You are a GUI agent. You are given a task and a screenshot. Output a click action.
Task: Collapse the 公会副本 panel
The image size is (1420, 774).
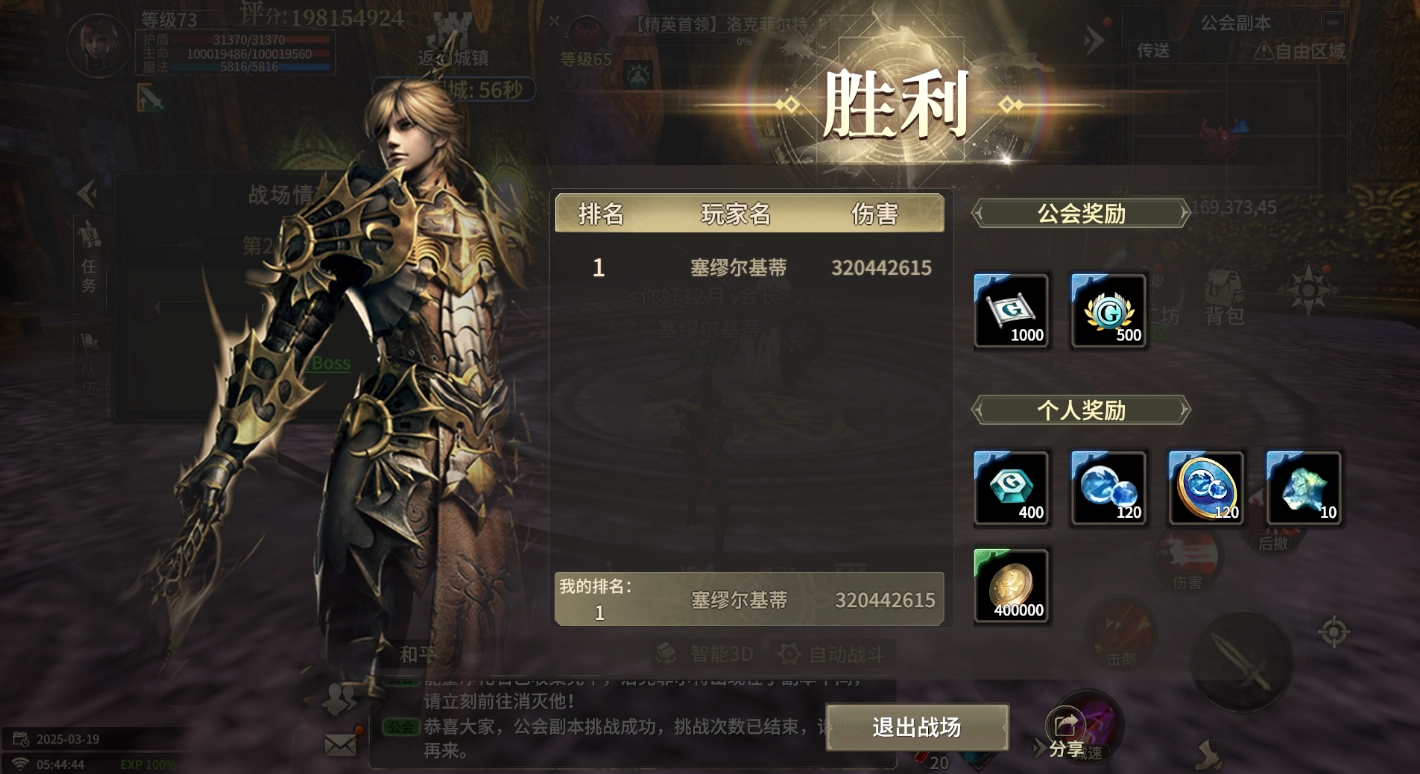coord(1331,20)
